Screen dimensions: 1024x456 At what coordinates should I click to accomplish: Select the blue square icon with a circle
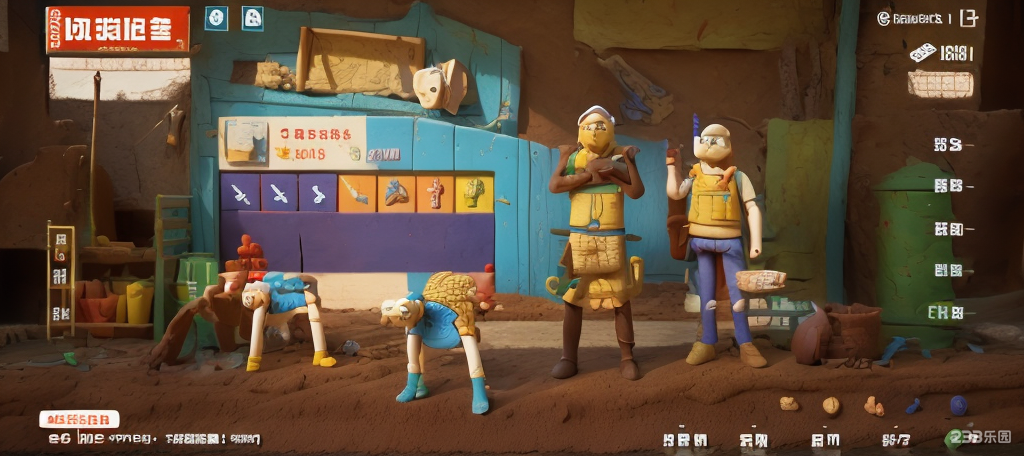(x=216, y=17)
